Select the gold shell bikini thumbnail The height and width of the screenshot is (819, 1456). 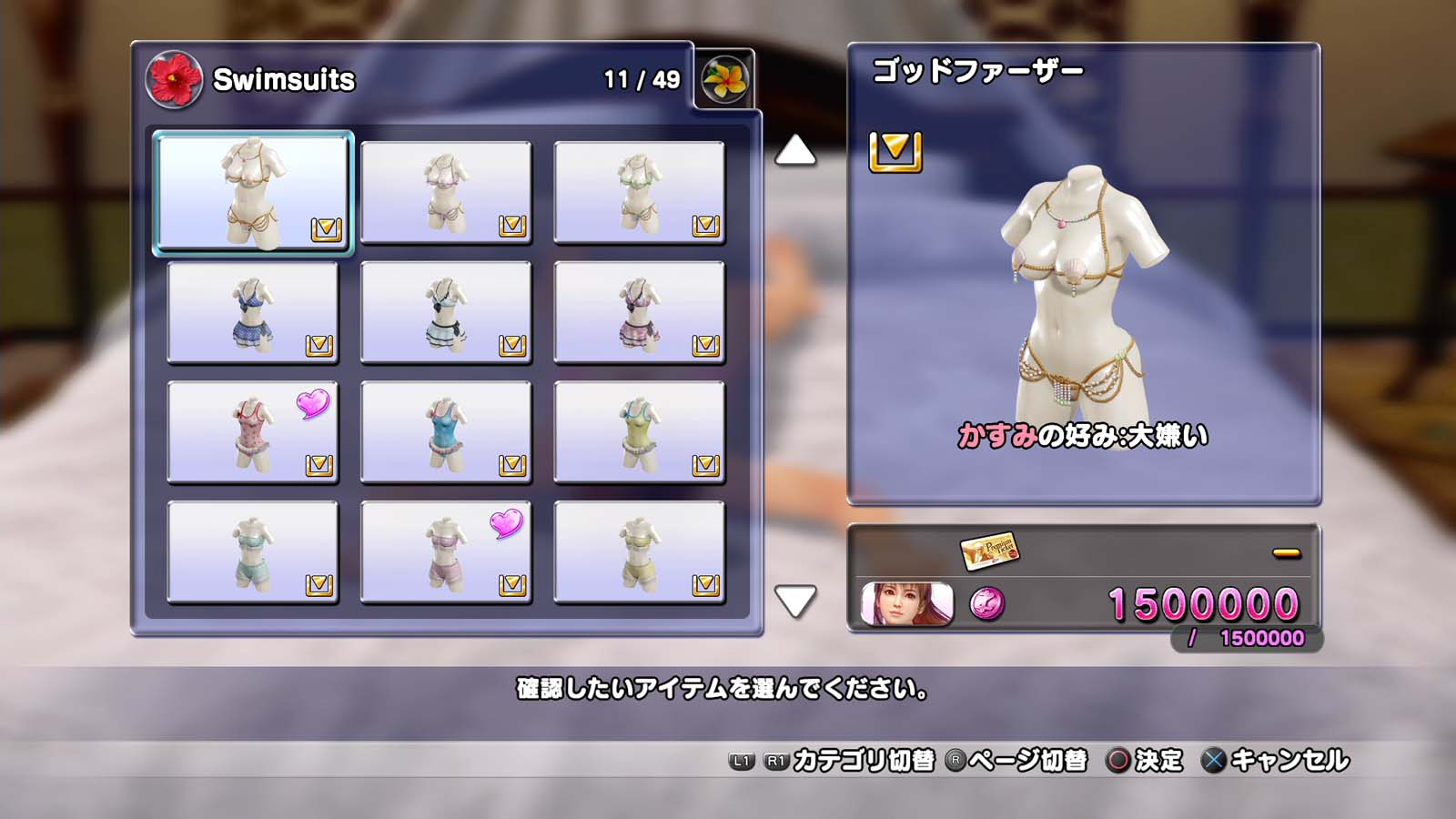[x=253, y=193]
